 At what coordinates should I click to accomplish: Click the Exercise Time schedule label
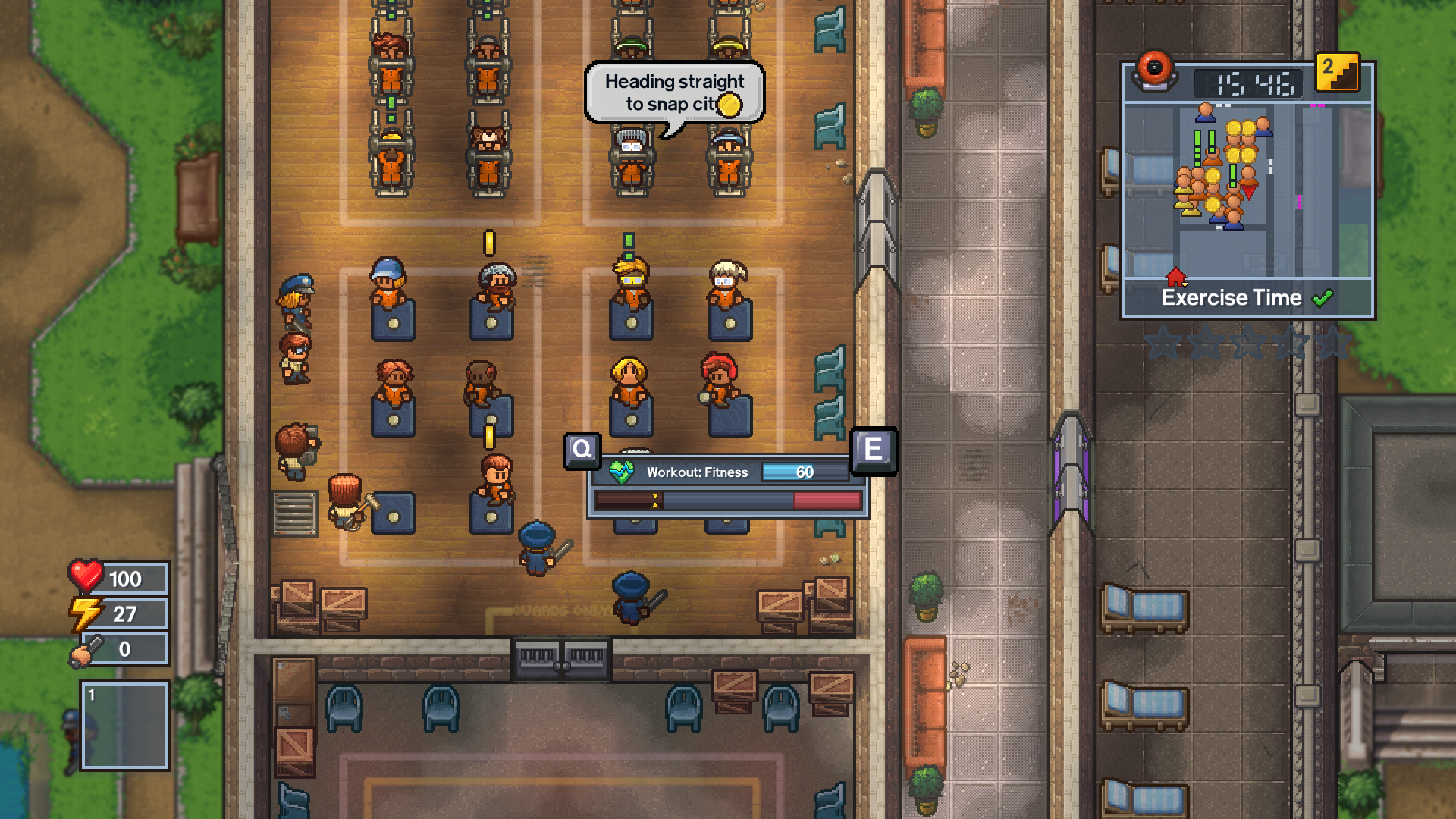pyautogui.click(x=1235, y=298)
